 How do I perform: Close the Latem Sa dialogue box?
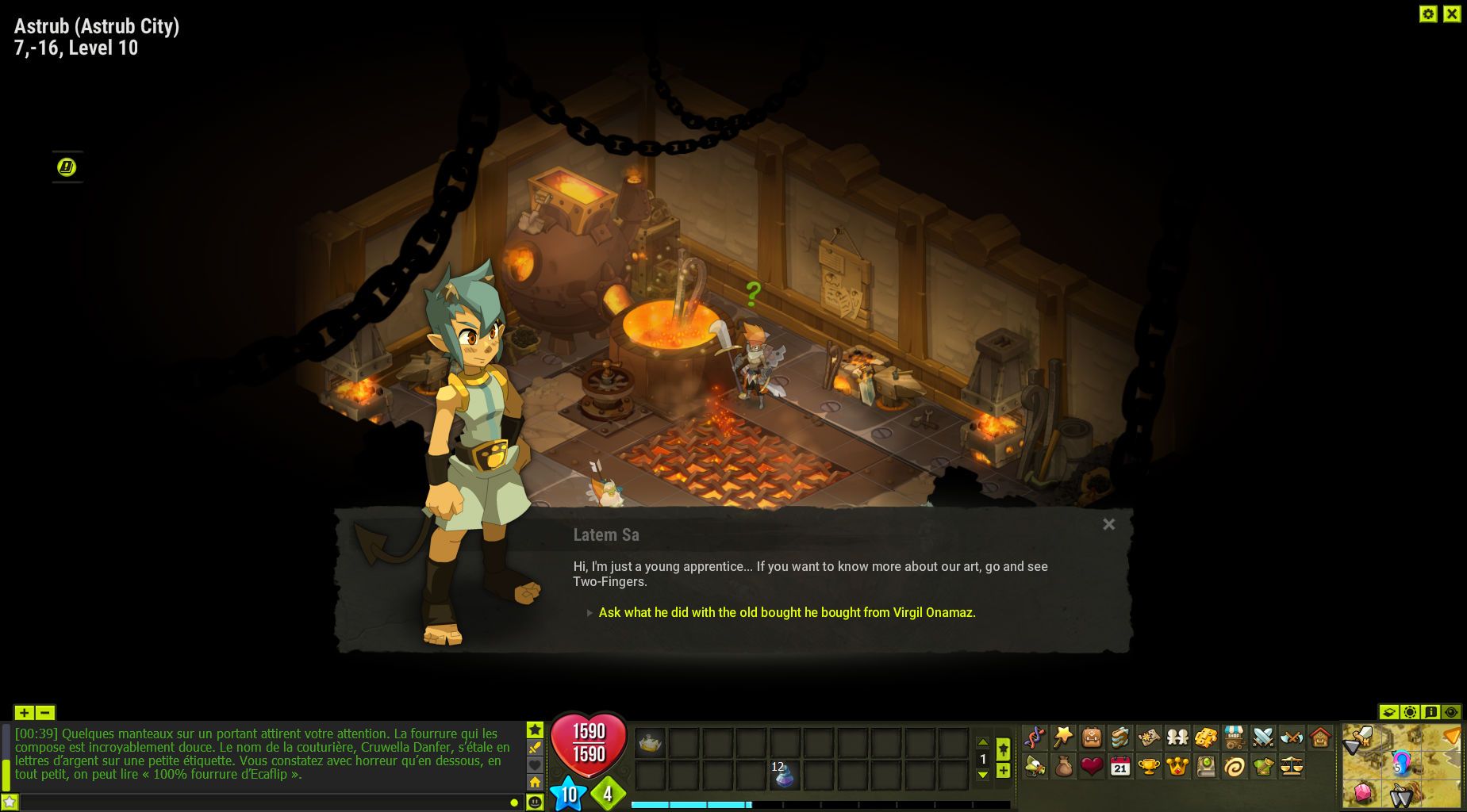click(x=1108, y=524)
